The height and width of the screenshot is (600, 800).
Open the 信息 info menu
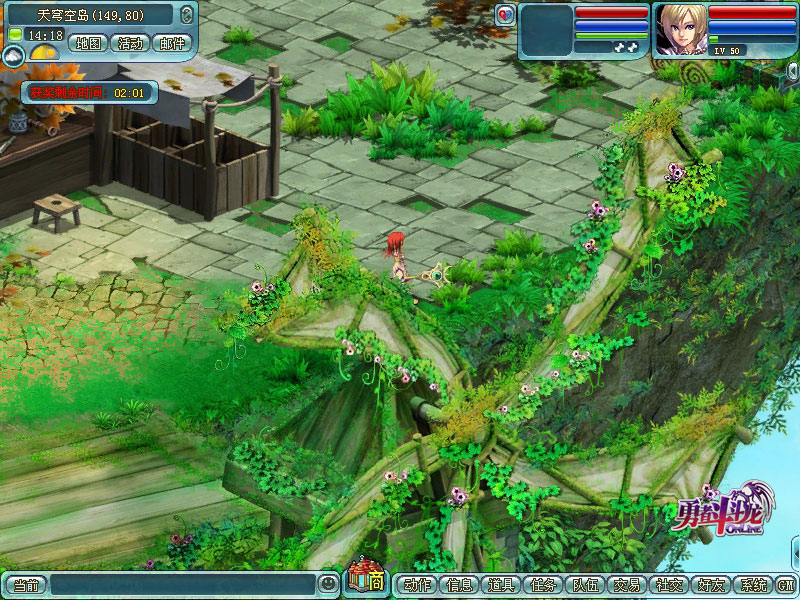(x=459, y=585)
